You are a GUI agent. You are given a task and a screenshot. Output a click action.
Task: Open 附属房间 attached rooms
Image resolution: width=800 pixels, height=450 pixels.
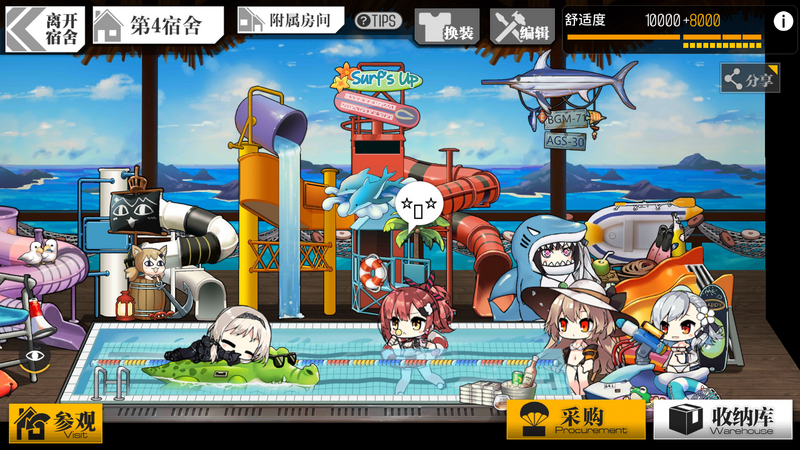(x=290, y=20)
